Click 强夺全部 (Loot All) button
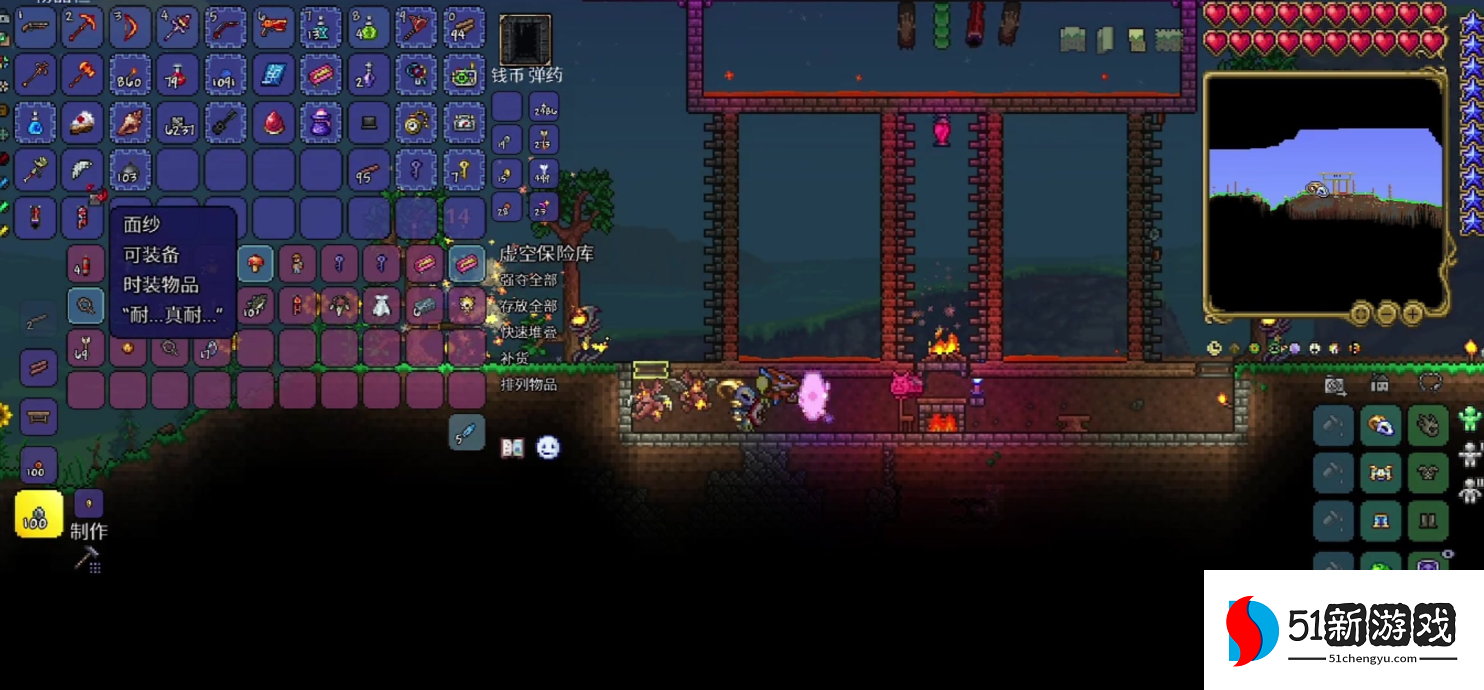The width and height of the screenshot is (1484, 690). (529, 280)
